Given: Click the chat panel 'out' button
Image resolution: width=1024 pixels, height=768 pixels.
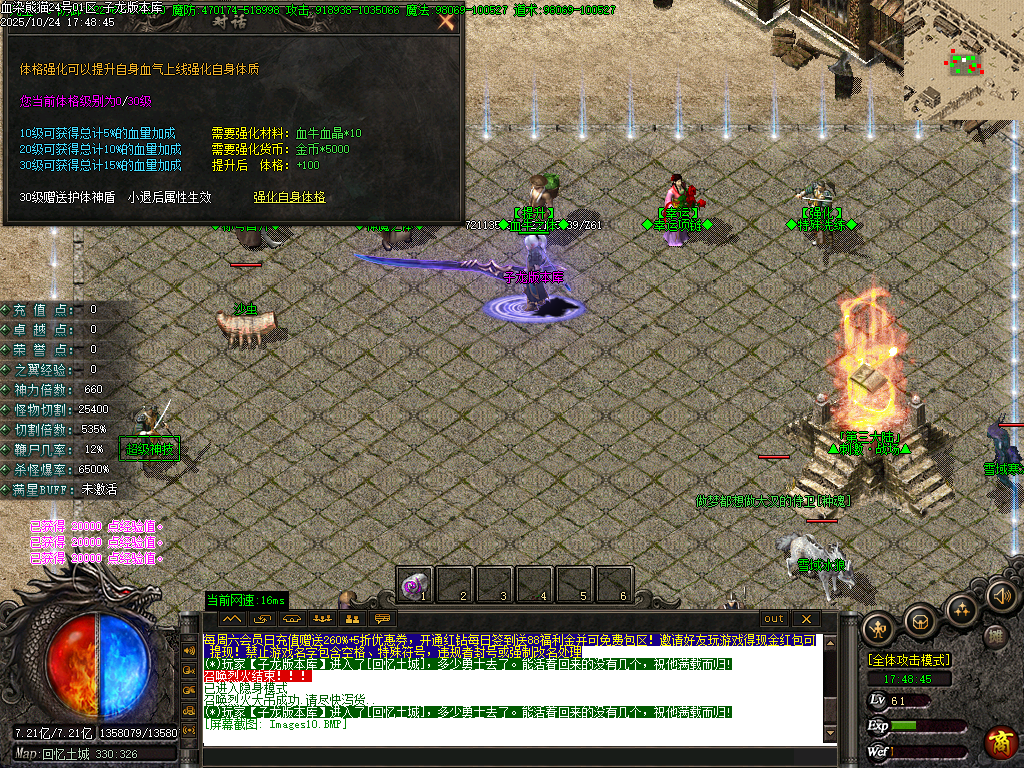Looking at the screenshot, I should coord(774,619).
